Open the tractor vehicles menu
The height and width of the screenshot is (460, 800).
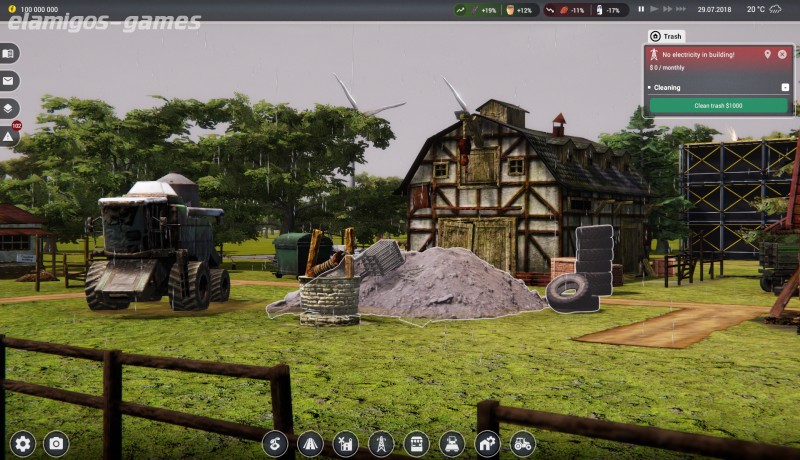tap(522, 443)
